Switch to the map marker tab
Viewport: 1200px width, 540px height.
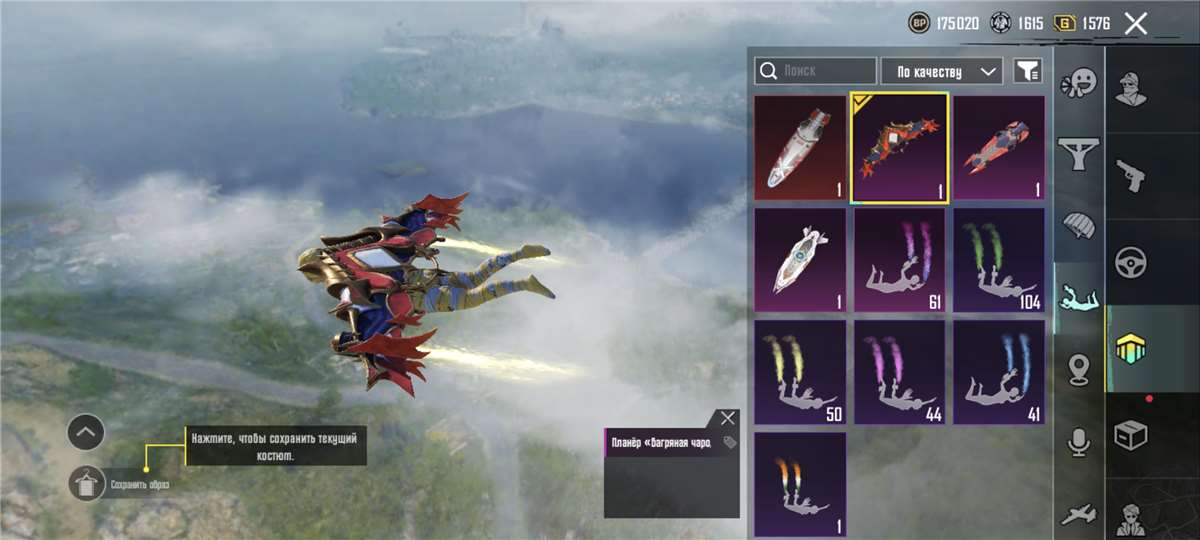click(1079, 369)
